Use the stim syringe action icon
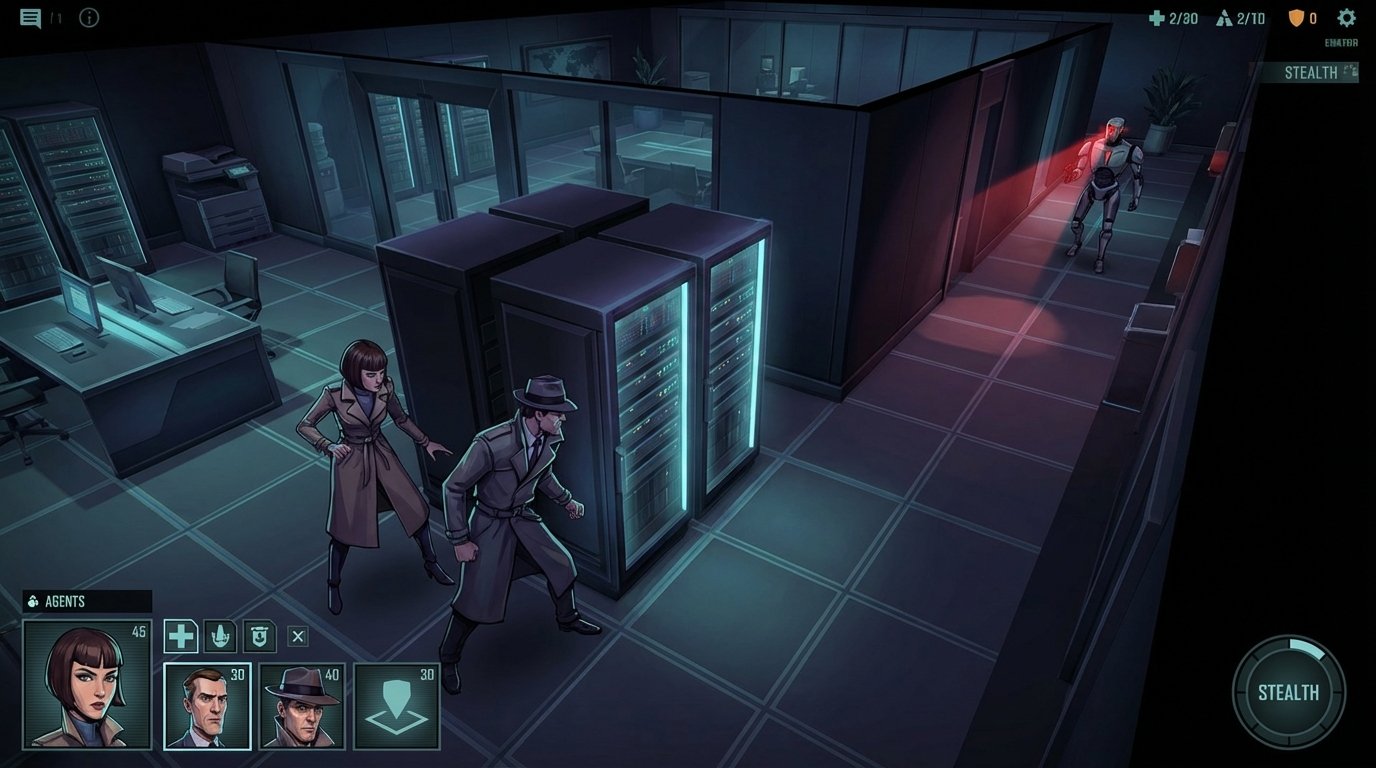This screenshot has width=1376, height=768. point(220,635)
